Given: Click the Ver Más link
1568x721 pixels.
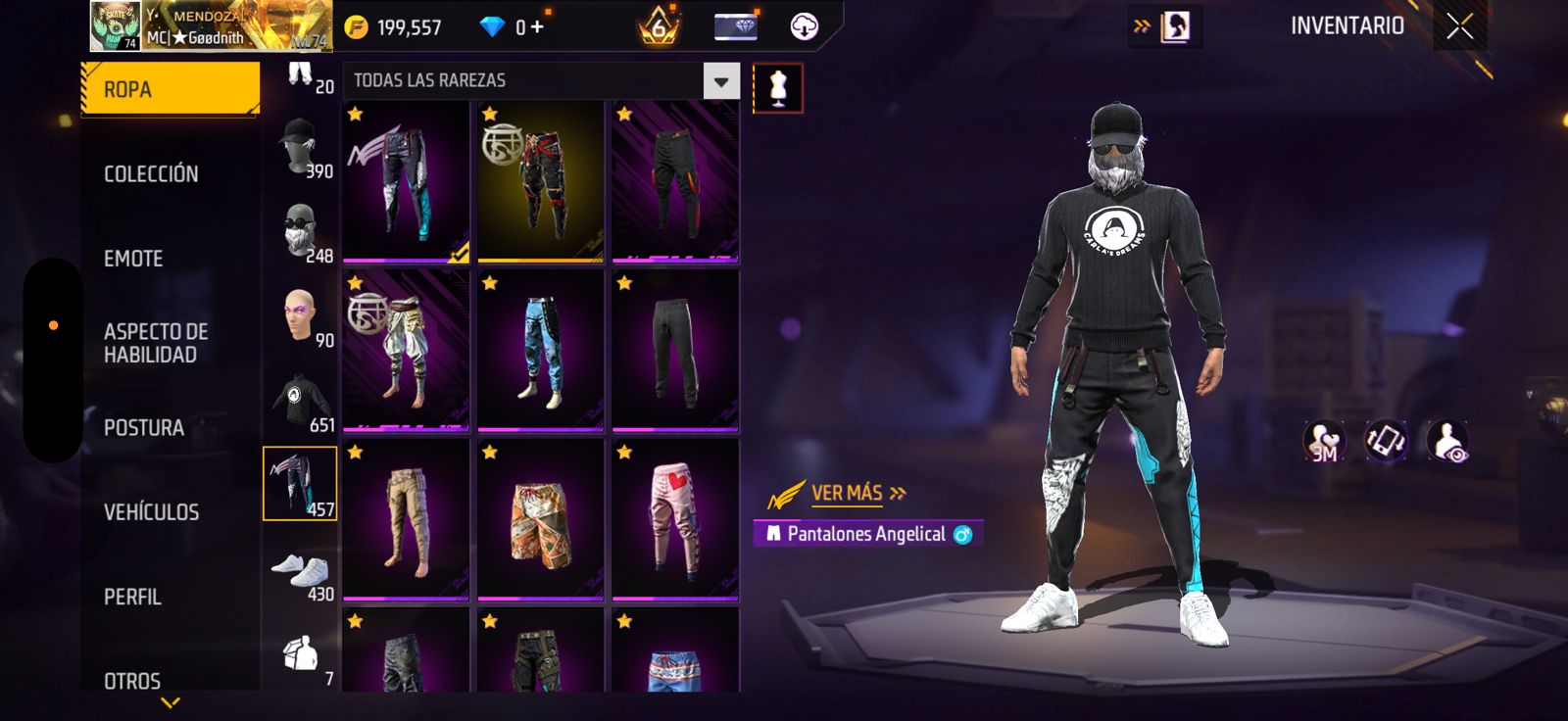Looking at the screenshot, I should (848, 494).
